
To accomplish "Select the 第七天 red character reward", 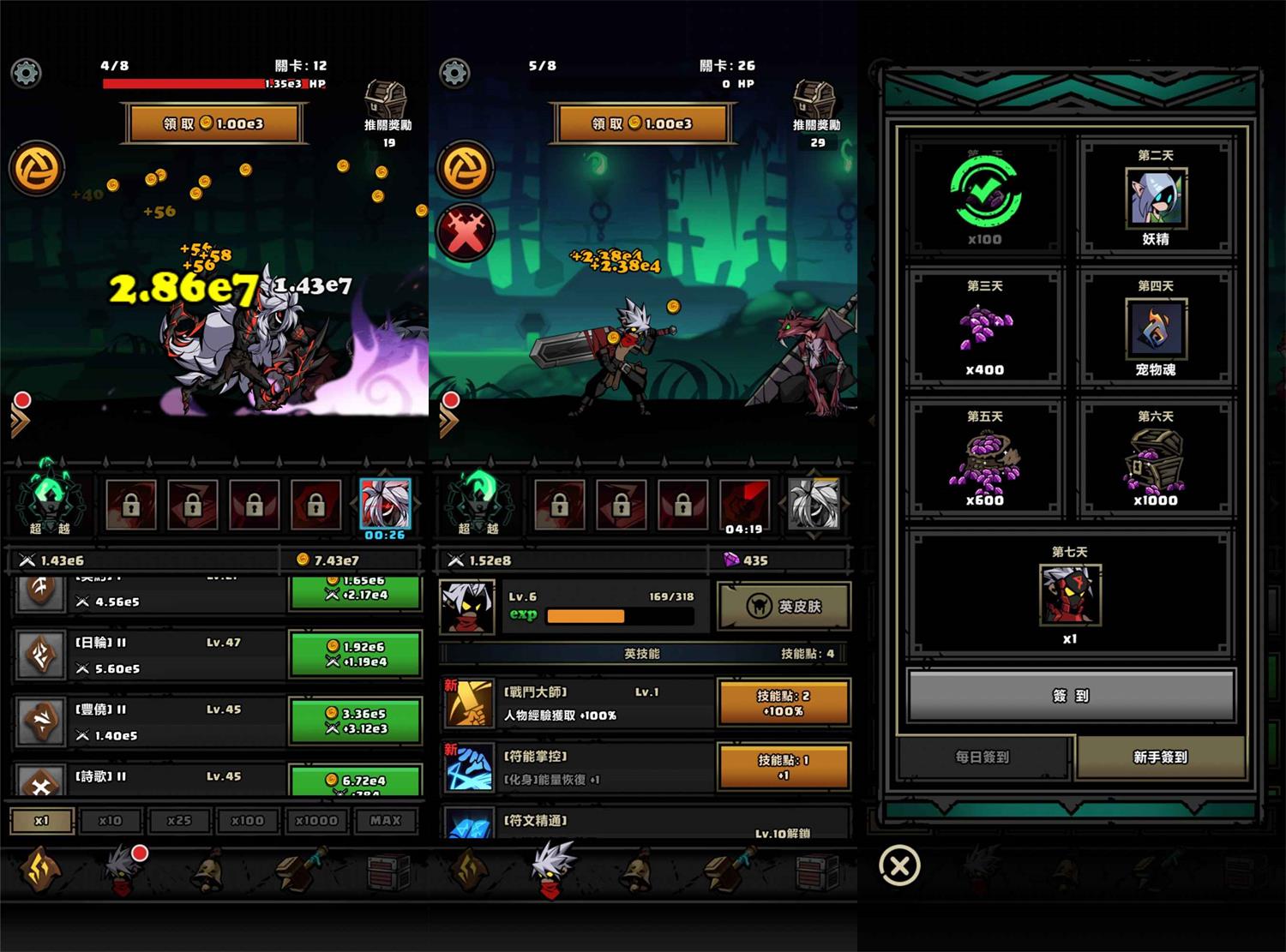I will 1070,596.
